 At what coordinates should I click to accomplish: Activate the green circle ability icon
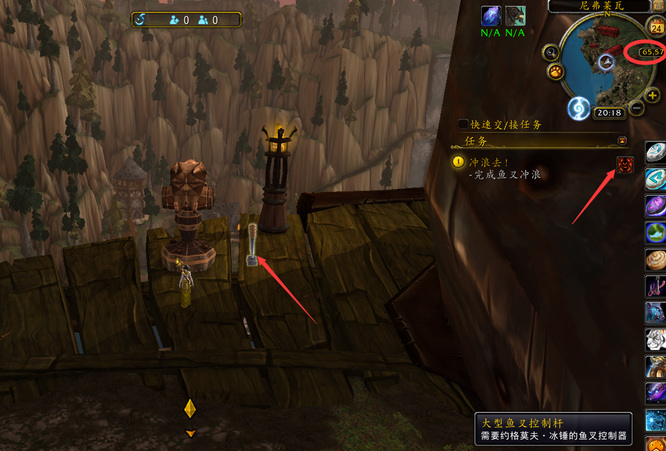click(656, 234)
